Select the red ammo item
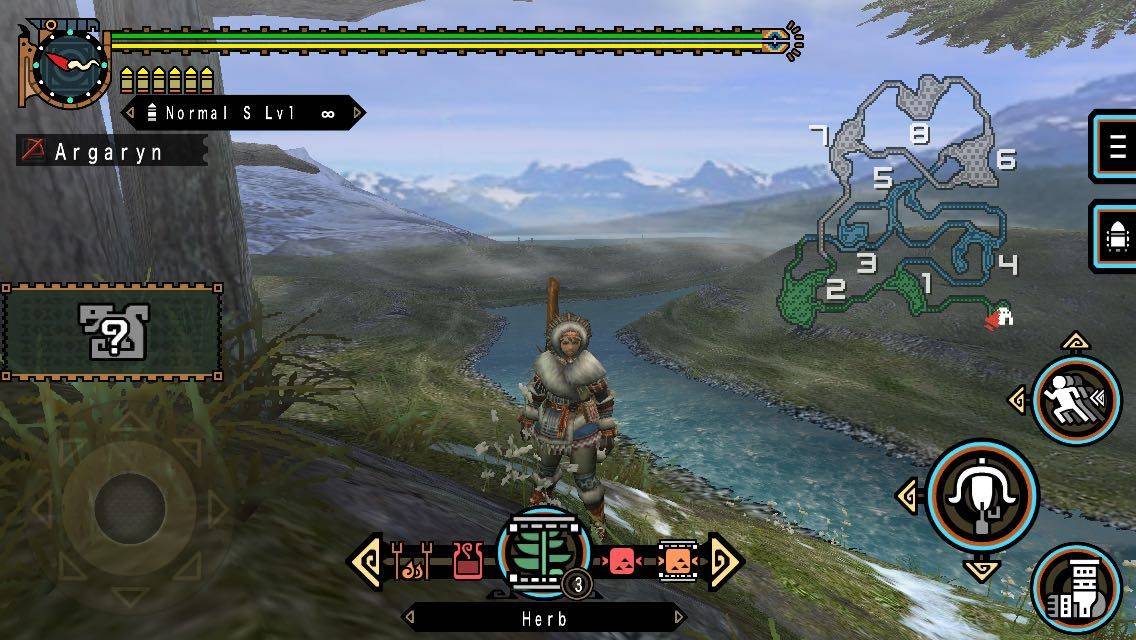 pos(620,562)
